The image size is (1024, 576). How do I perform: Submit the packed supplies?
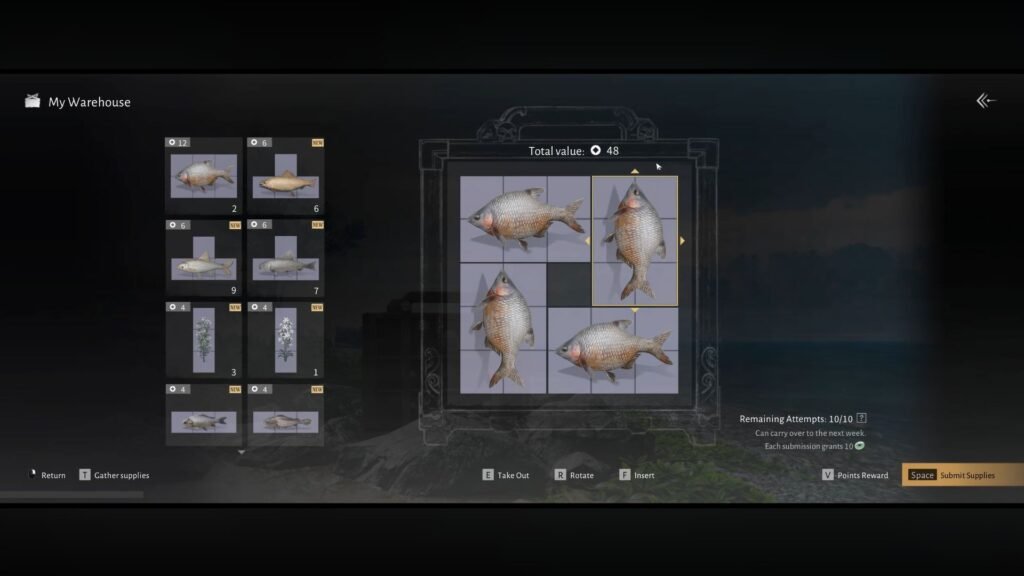pos(962,475)
